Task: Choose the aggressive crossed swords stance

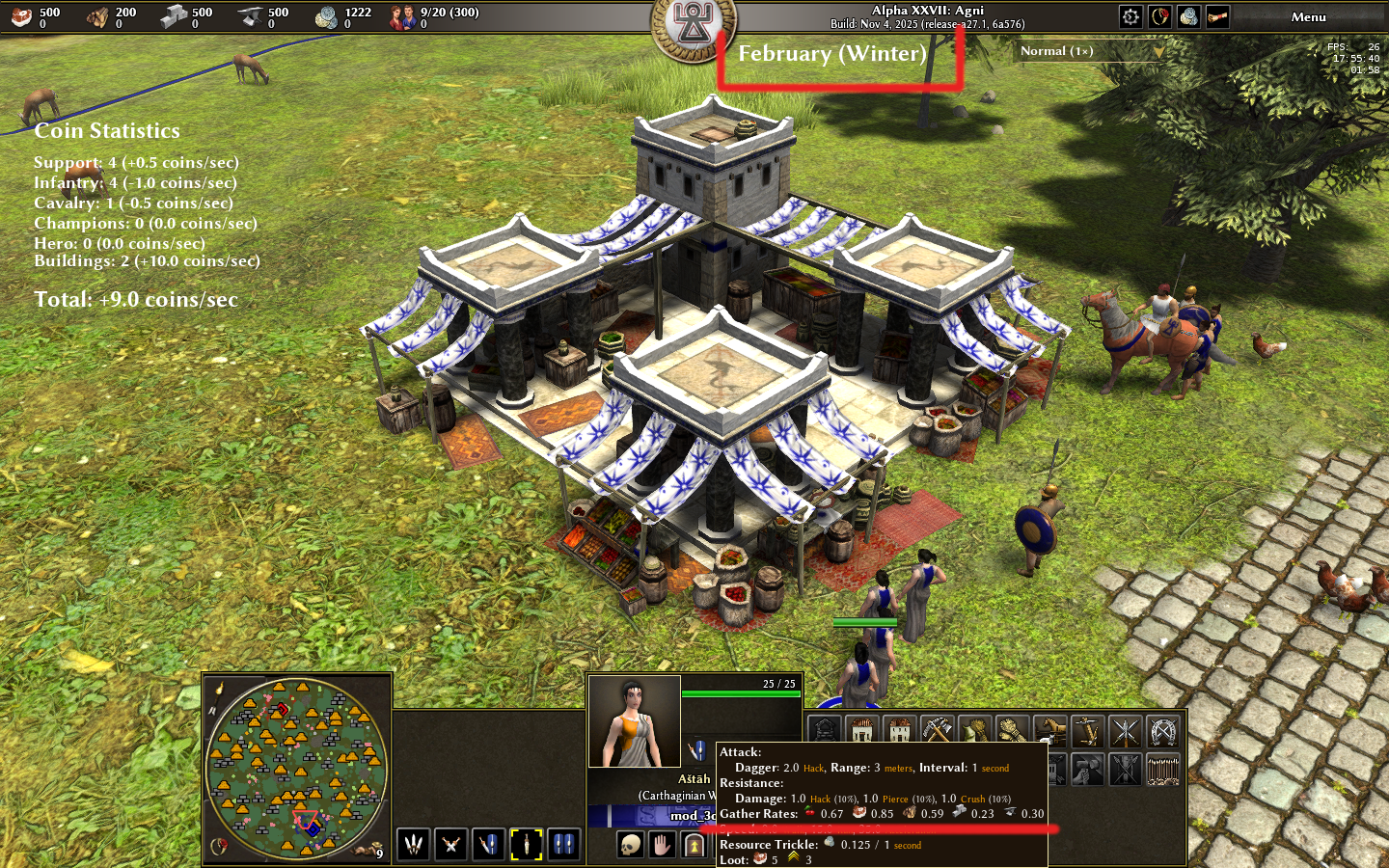Action: (450, 845)
